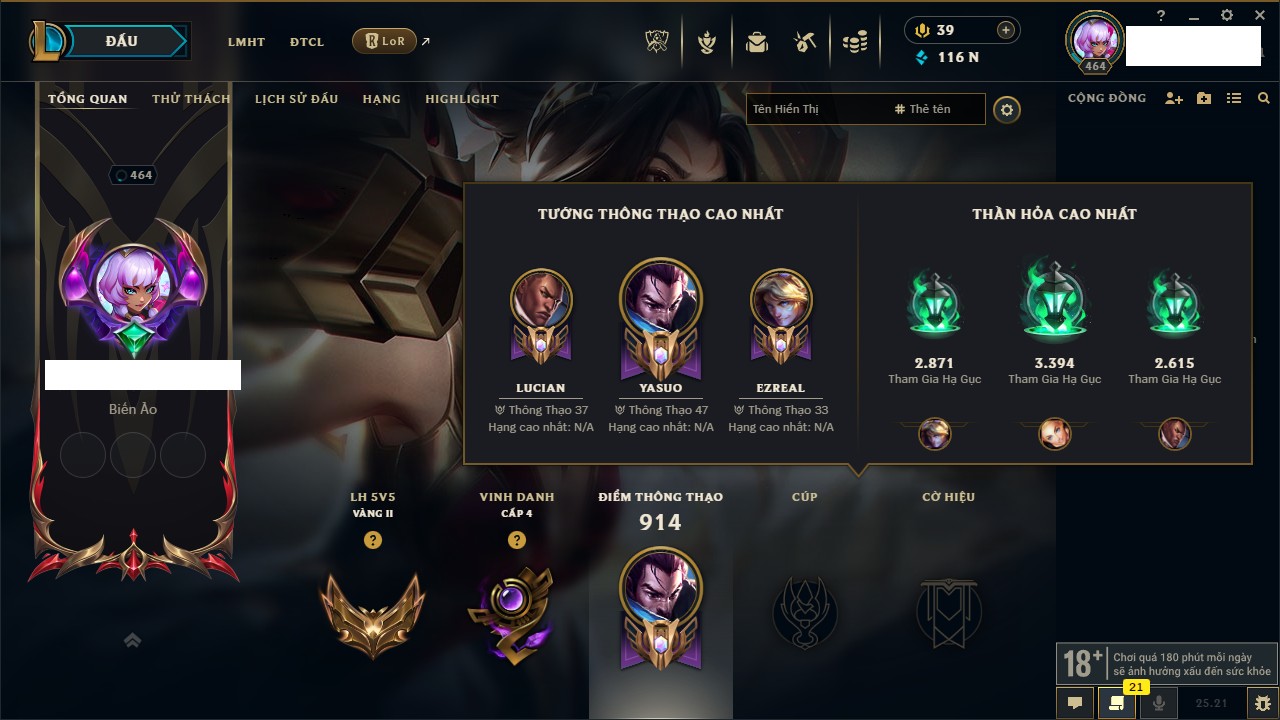
Task: Open the LMHT menu entry
Action: (246, 42)
